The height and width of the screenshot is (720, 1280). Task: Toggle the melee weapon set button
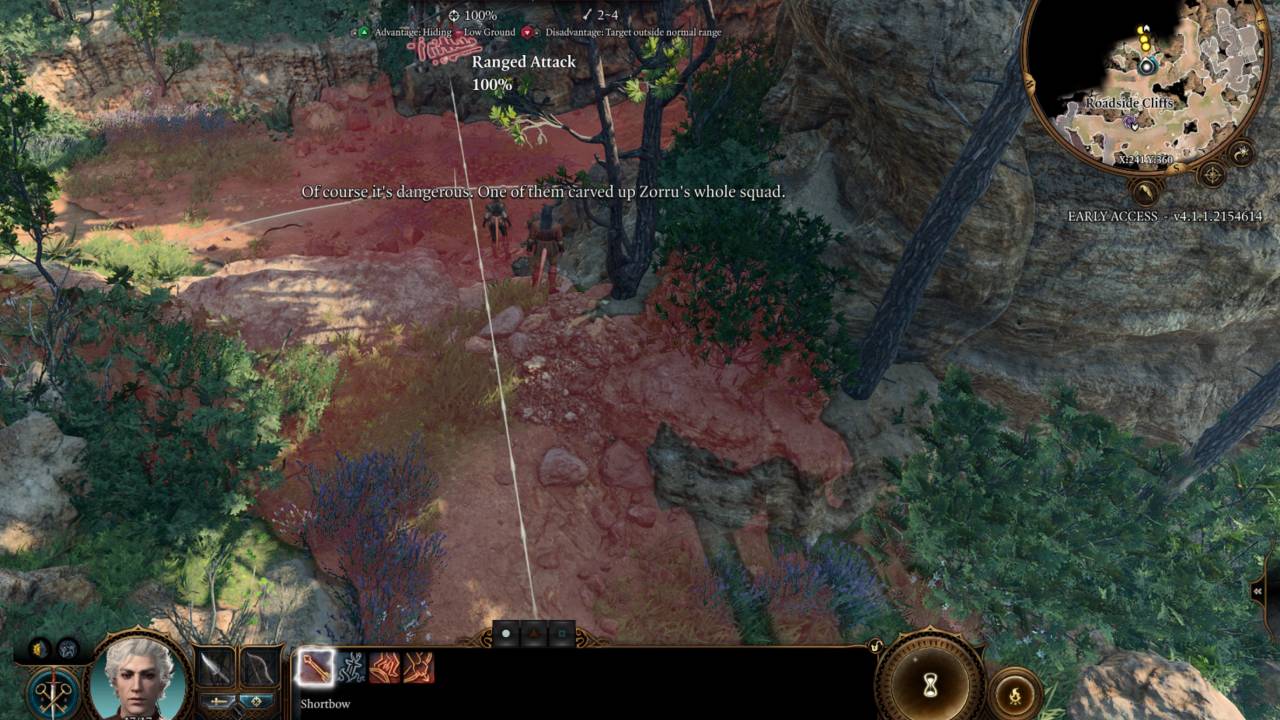click(x=220, y=701)
